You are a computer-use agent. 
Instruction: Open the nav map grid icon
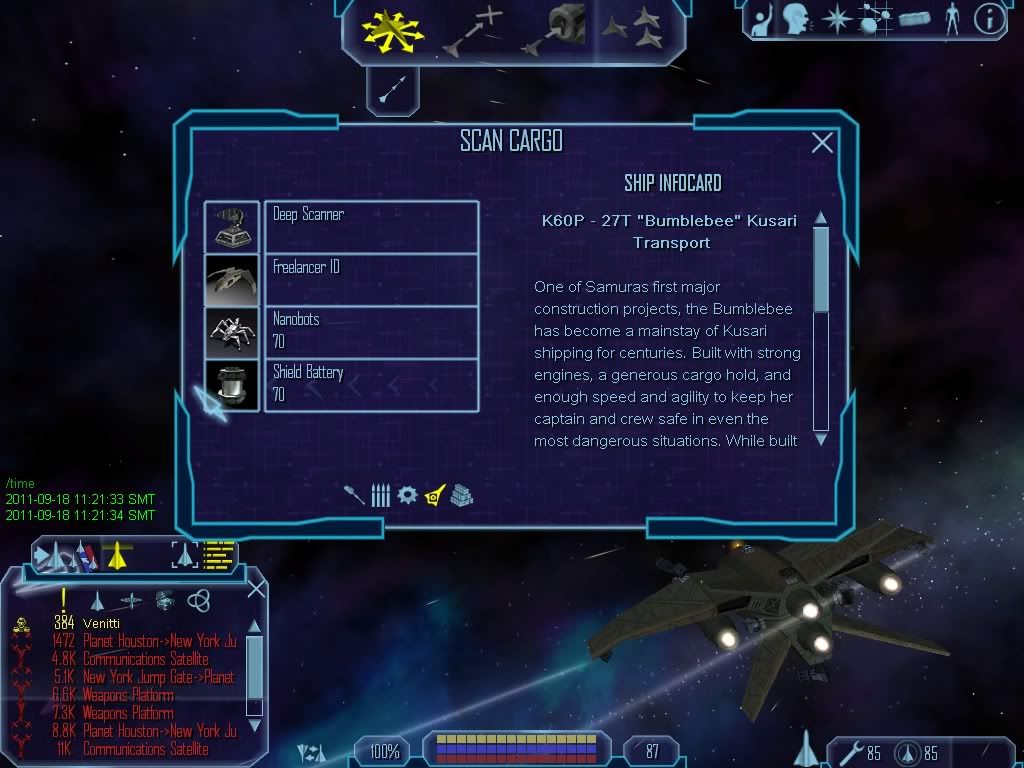876,19
